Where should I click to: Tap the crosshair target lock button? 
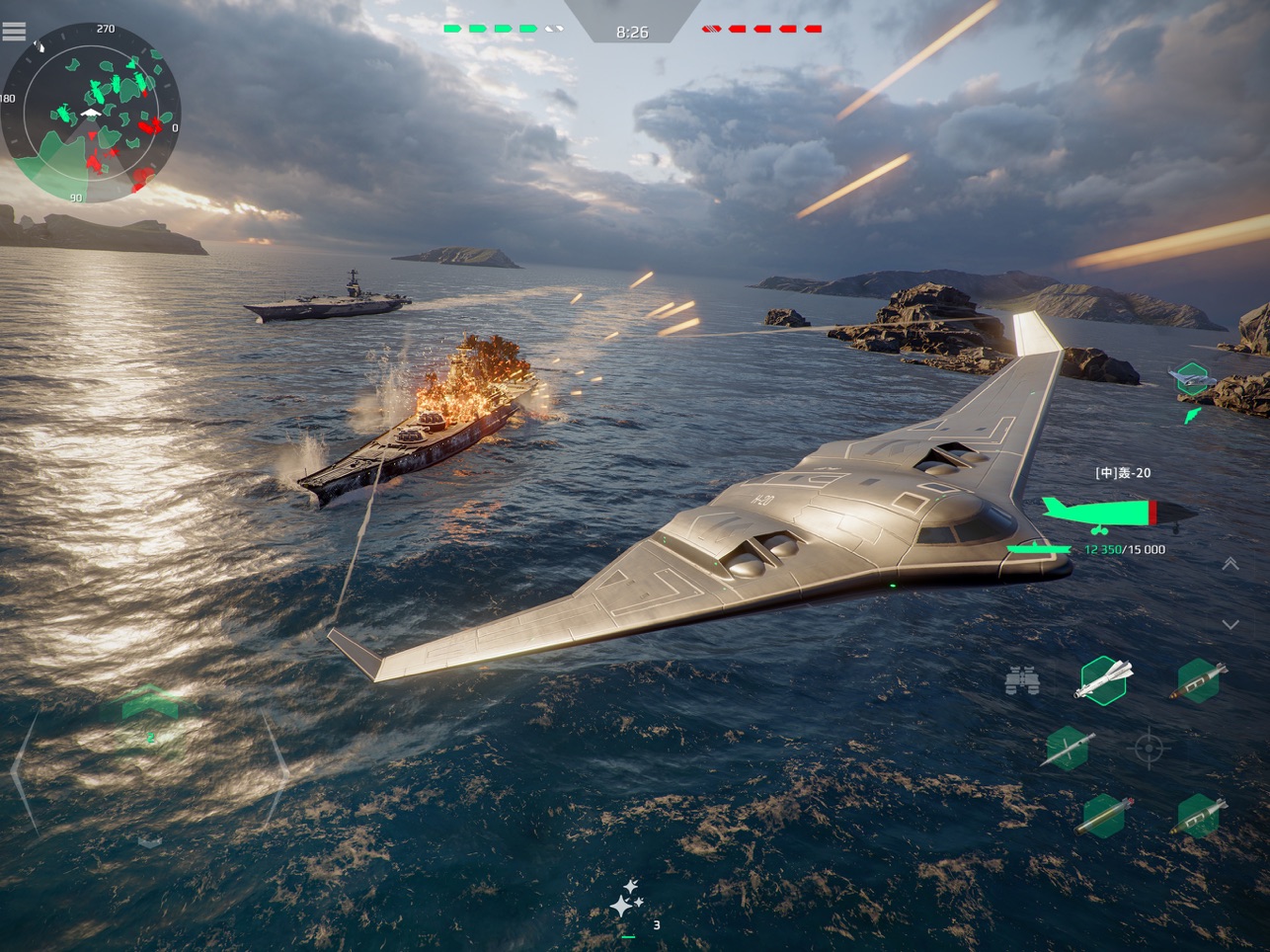[x=1148, y=748]
